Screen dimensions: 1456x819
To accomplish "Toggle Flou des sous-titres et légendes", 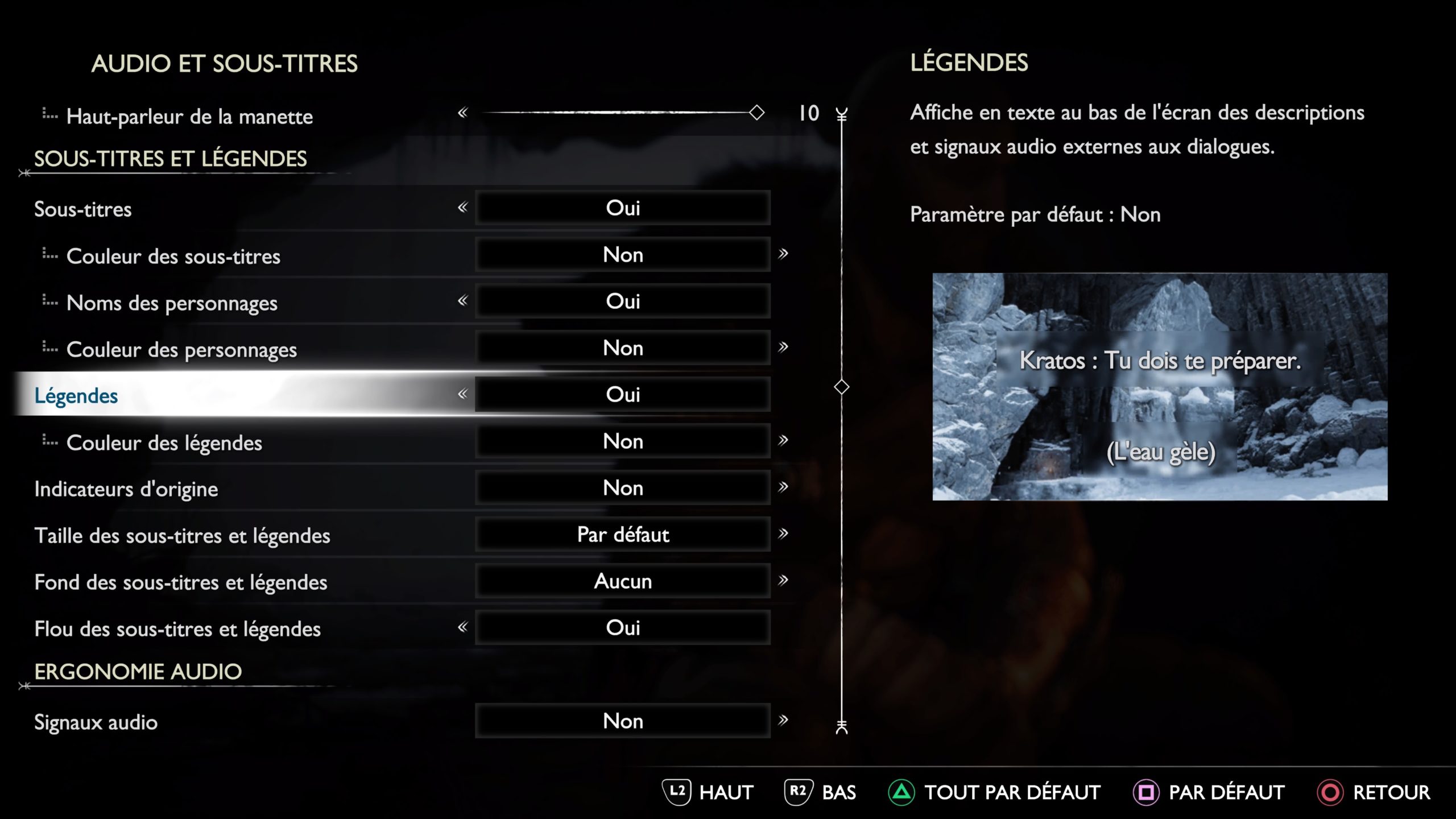I will pos(623,628).
